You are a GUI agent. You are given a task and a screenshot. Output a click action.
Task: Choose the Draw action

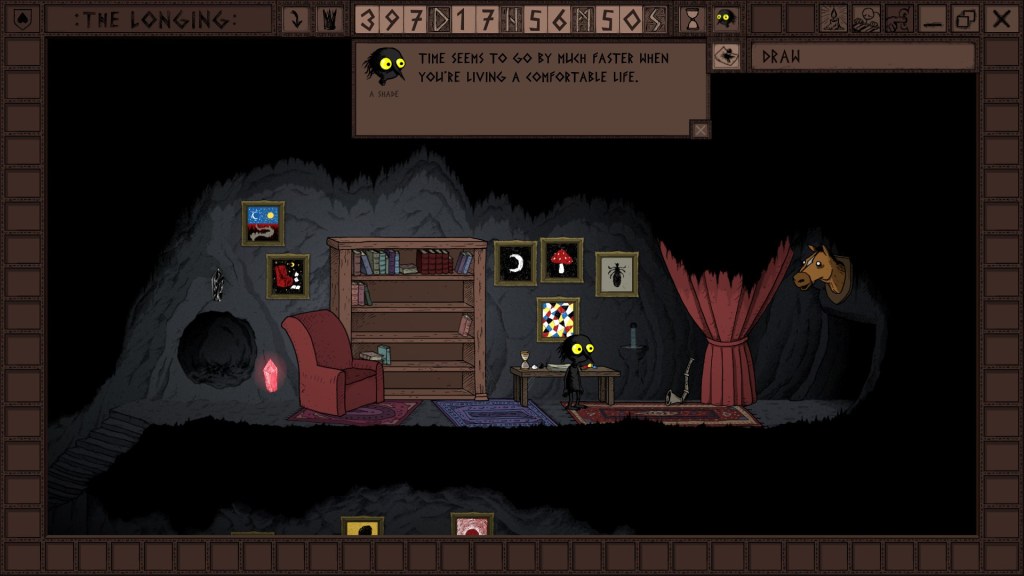tap(862, 57)
